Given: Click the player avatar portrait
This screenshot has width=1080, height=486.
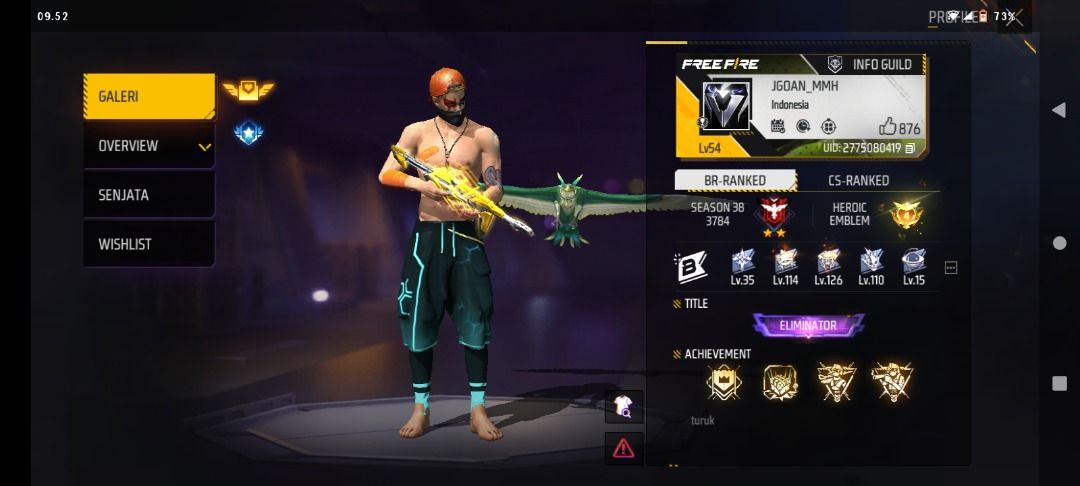Looking at the screenshot, I should coord(725,106).
